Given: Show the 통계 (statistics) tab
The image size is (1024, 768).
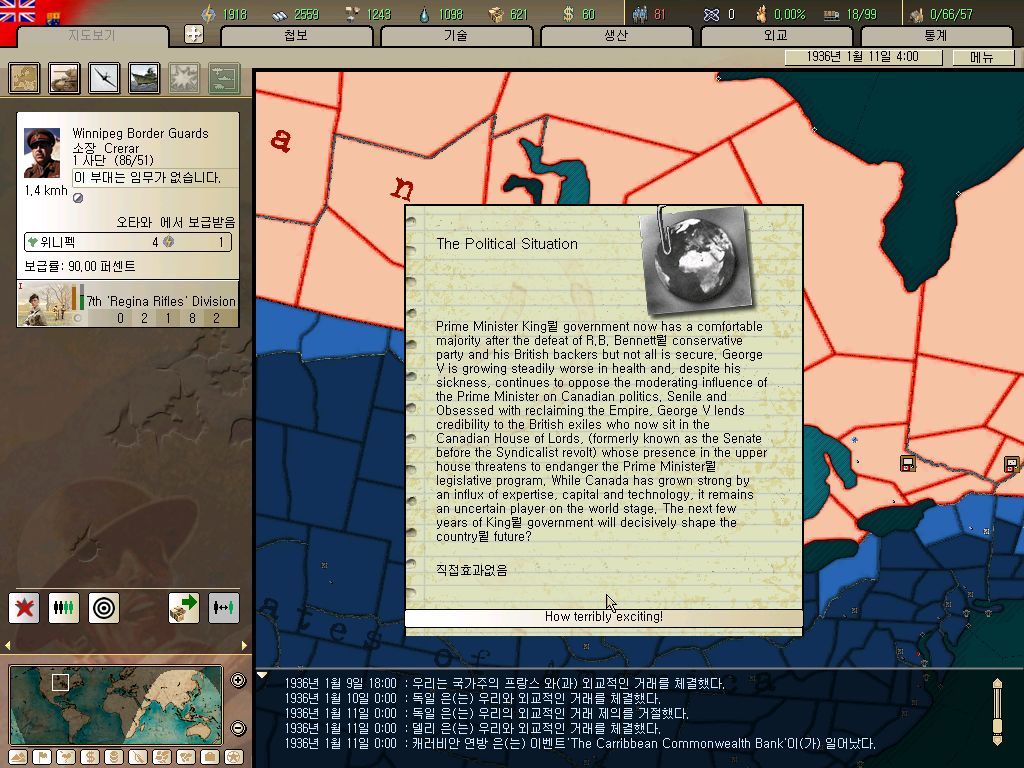Looking at the screenshot, I should pos(936,36).
